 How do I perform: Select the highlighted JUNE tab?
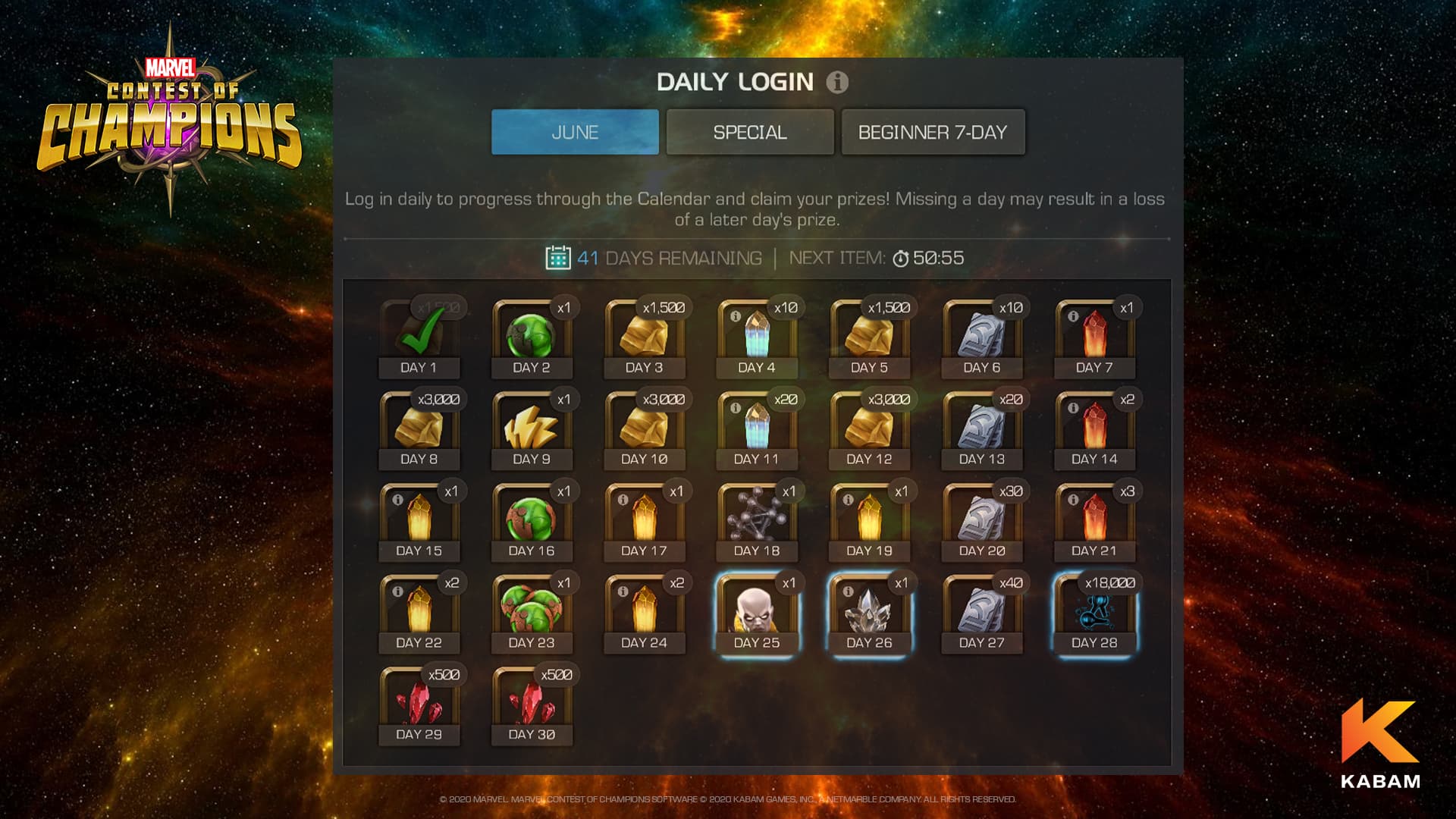click(x=574, y=132)
